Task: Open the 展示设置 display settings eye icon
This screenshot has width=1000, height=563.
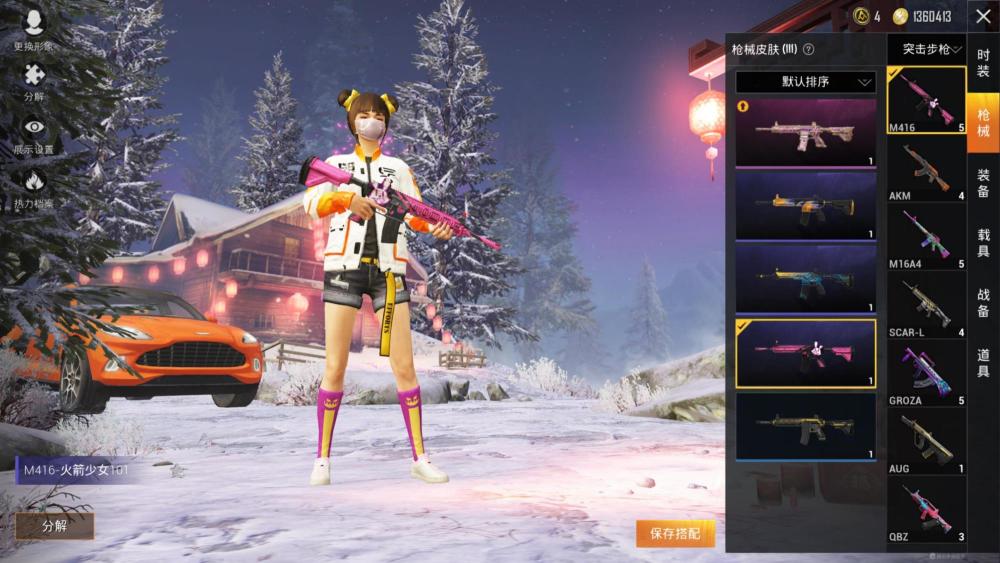Action: (x=34, y=133)
